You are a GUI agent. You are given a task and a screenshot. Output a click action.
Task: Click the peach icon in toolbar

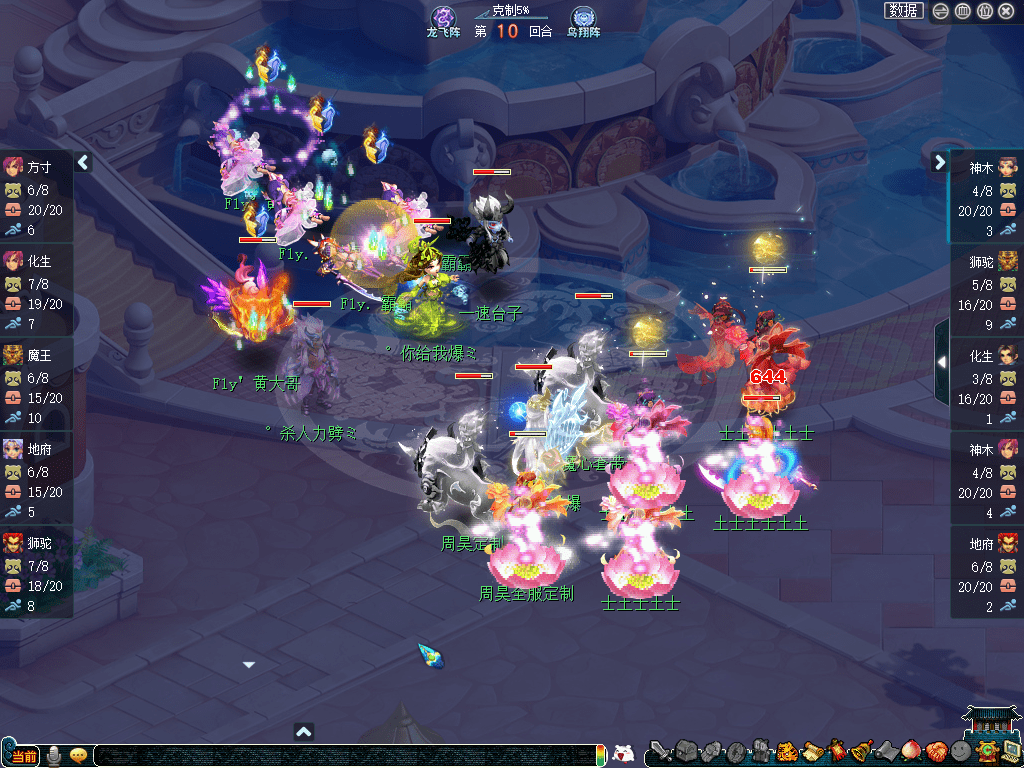[x=910, y=752]
